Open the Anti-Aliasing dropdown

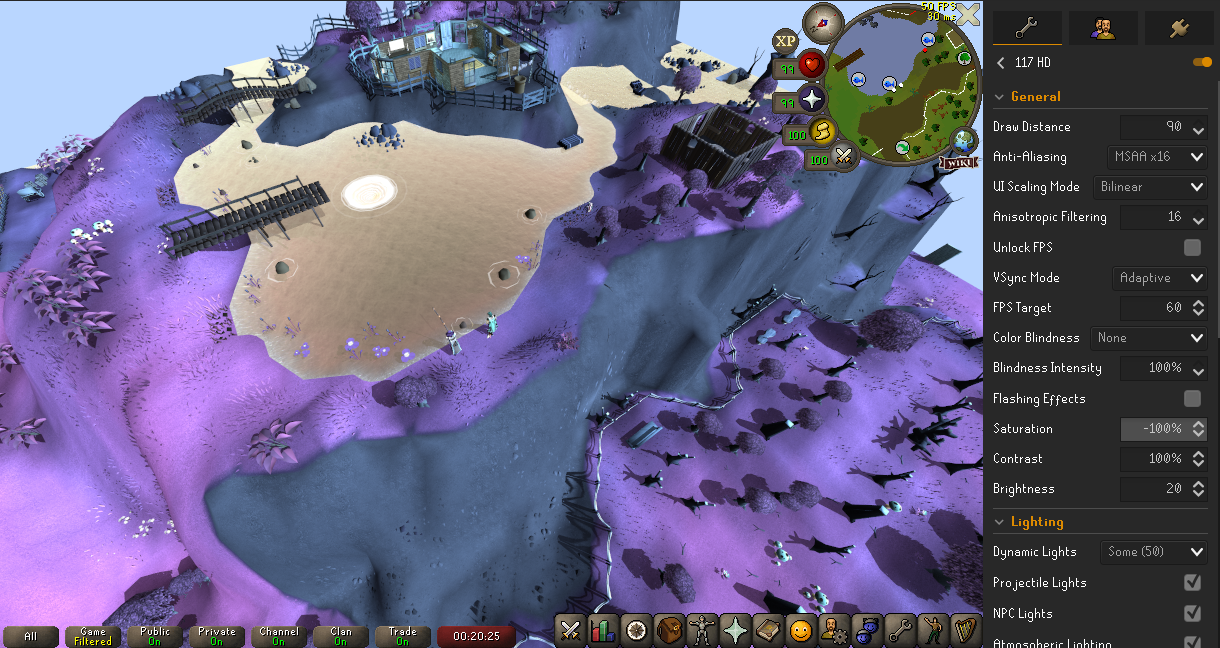click(x=1157, y=157)
